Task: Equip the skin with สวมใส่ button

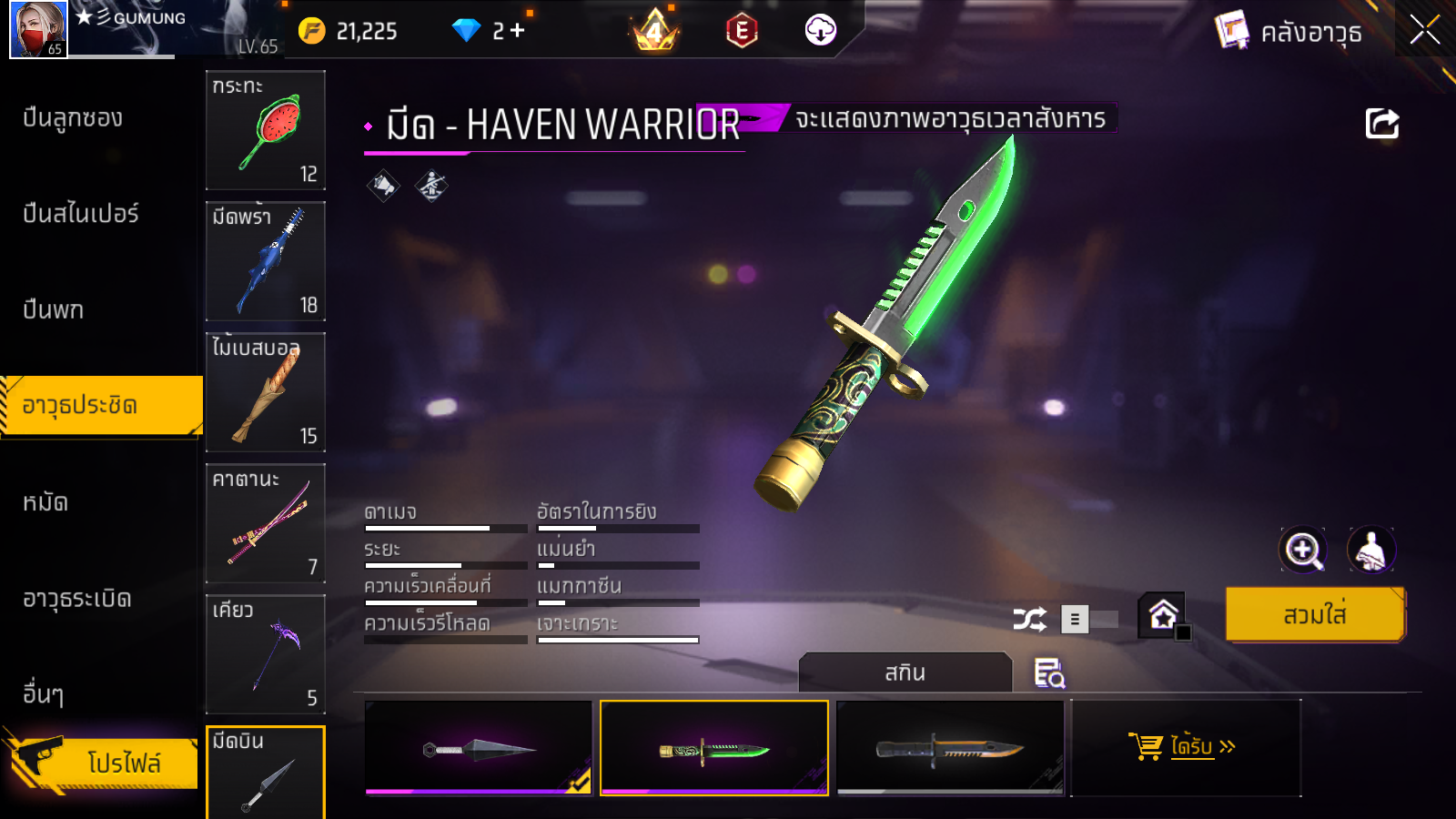Action: pos(1315,615)
